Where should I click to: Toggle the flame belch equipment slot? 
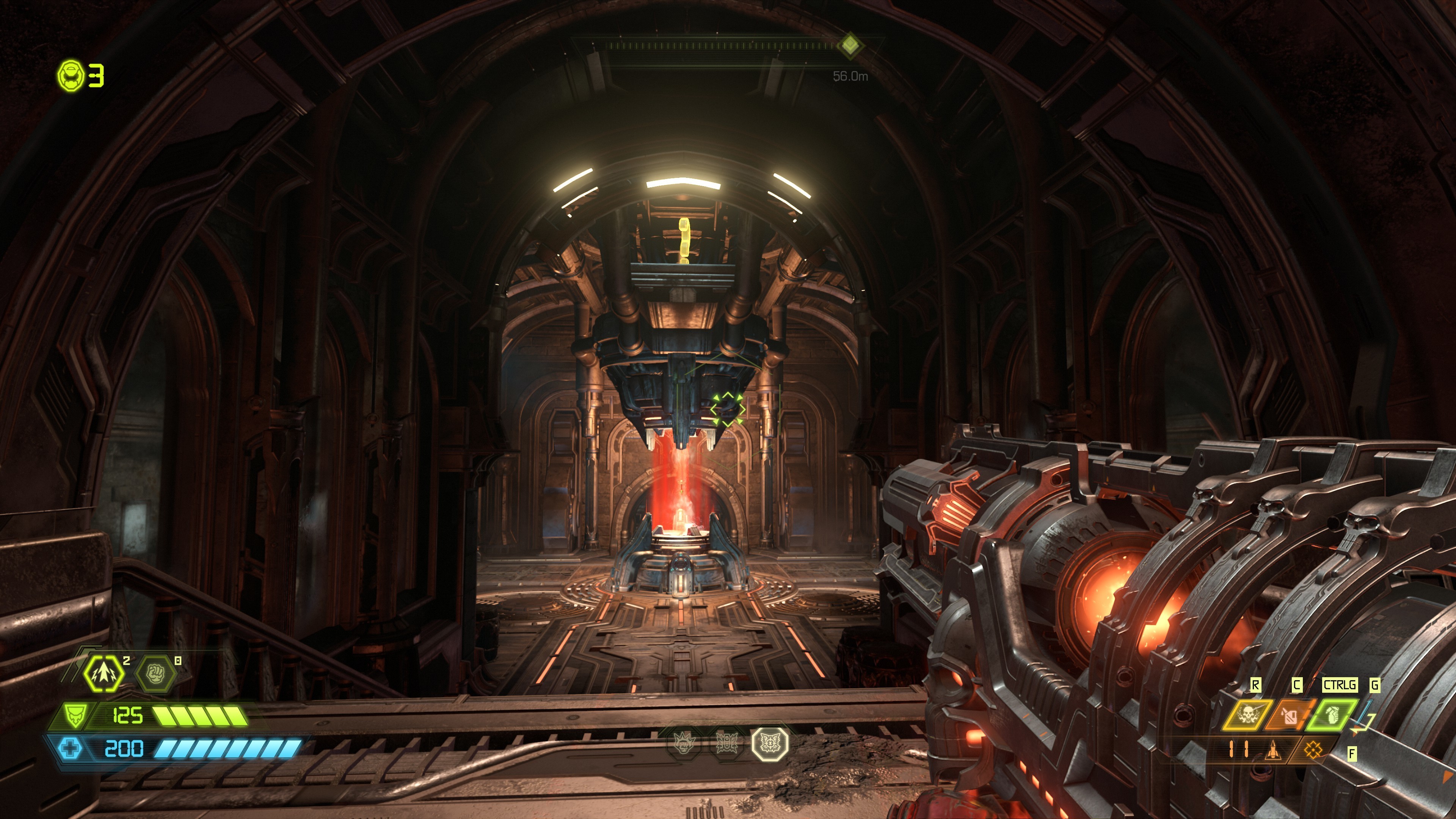click(1290, 716)
